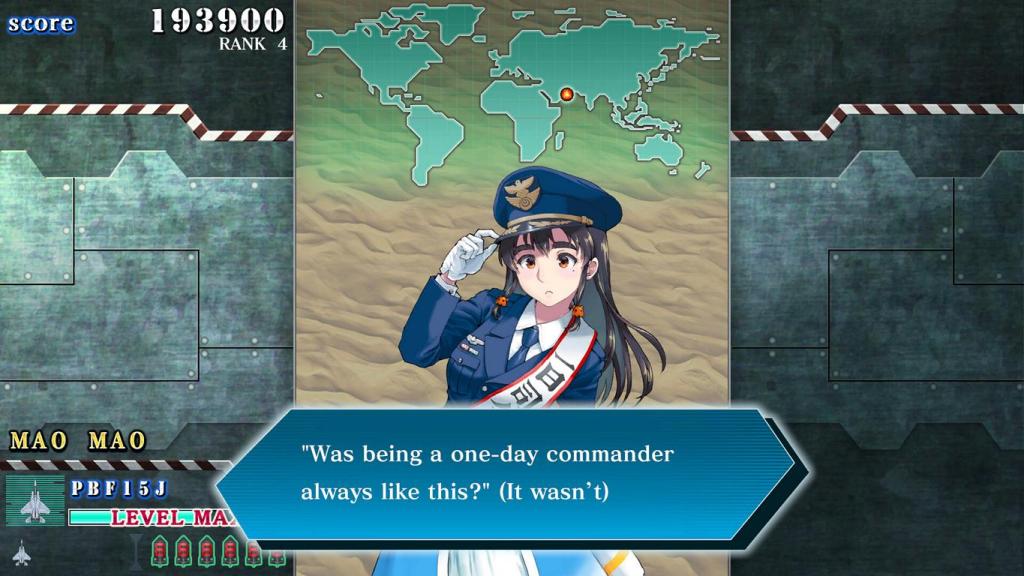Select the orange mission marker on world map
The width and height of the screenshot is (1024, 576).
coord(567,94)
